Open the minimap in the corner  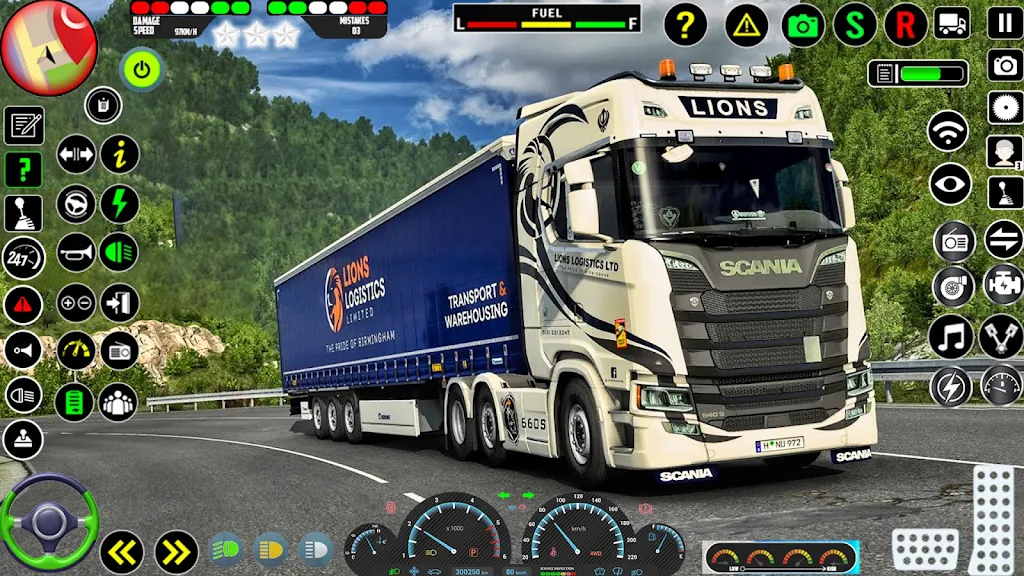pyautogui.click(x=48, y=47)
